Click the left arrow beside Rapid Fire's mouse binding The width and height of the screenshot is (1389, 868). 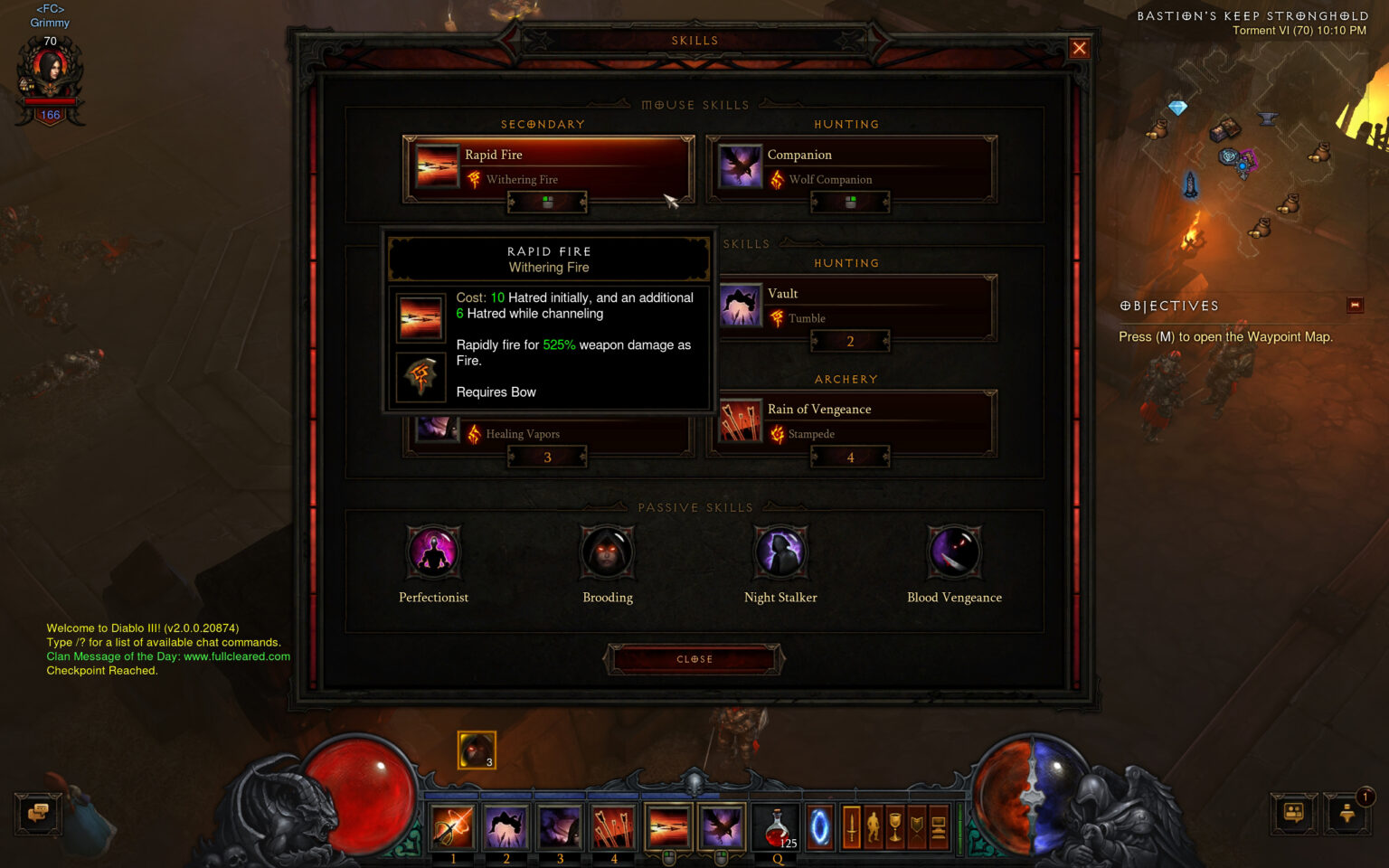(x=510, y=203)
